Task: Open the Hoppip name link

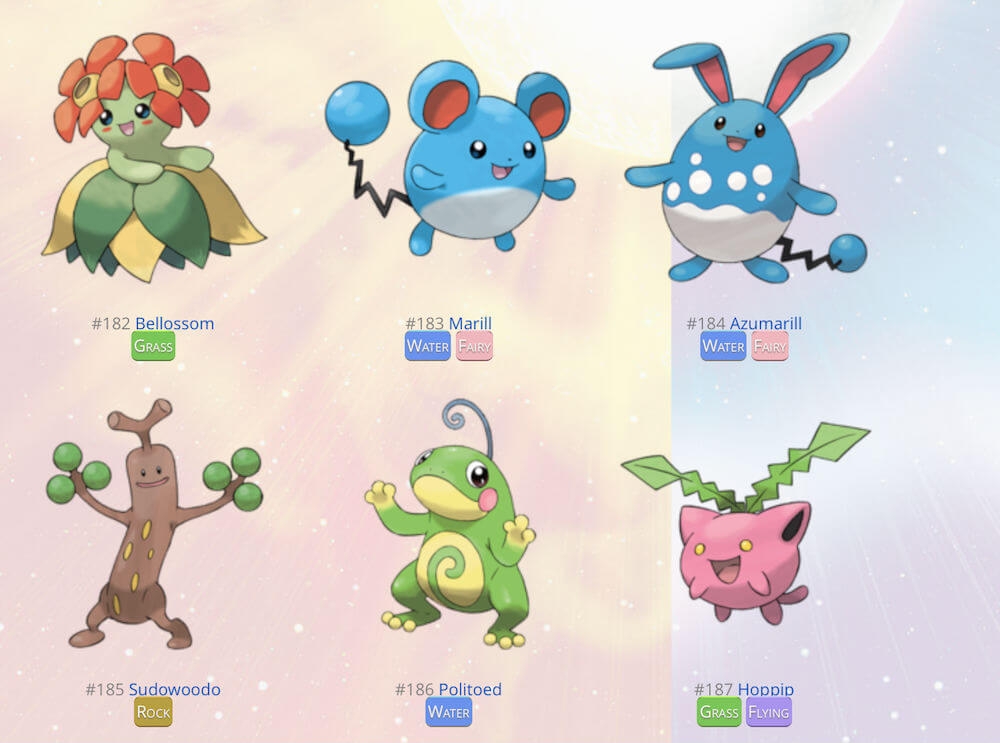Action: [766, 689]
